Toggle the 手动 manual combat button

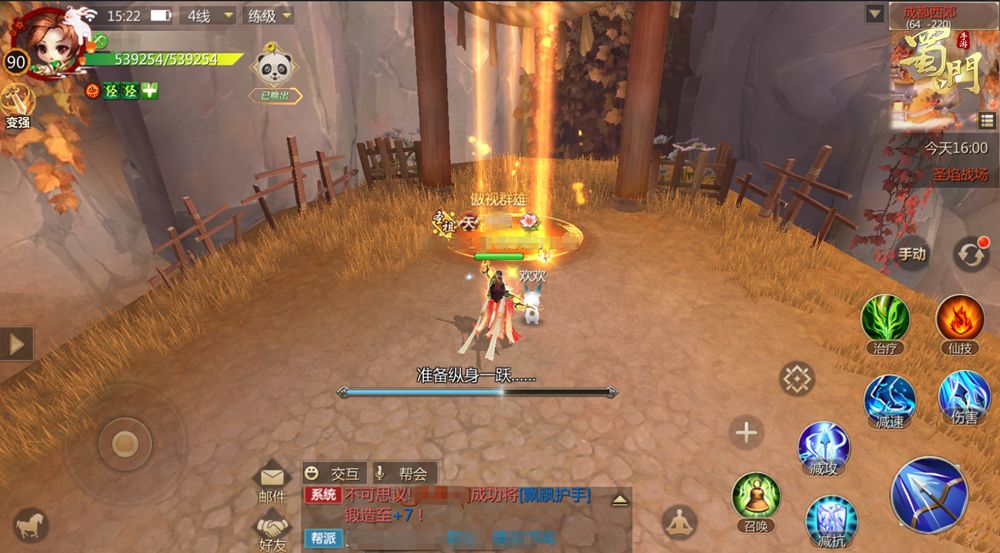(911, 254)
